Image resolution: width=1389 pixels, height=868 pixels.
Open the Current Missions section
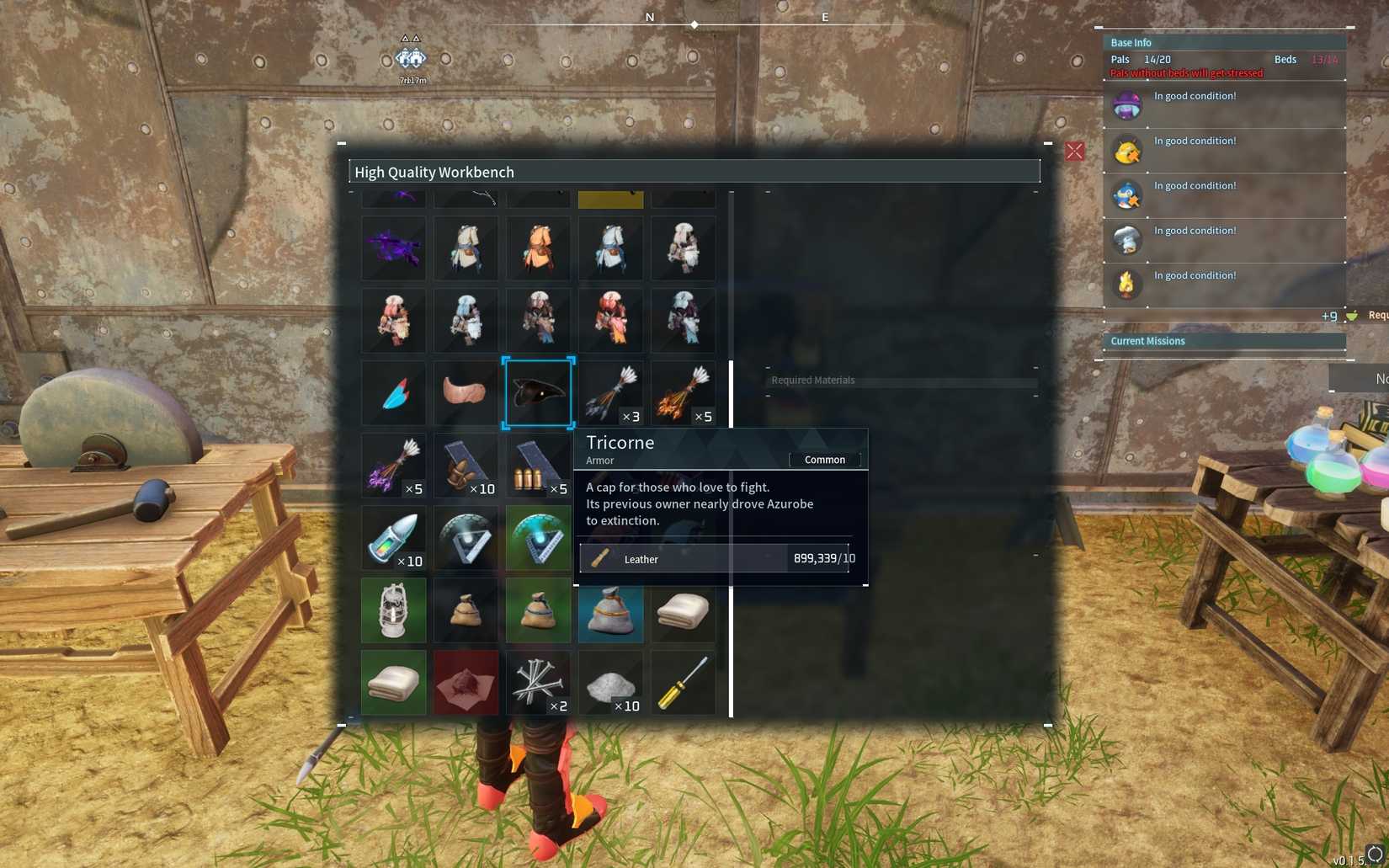(1225, 341)
